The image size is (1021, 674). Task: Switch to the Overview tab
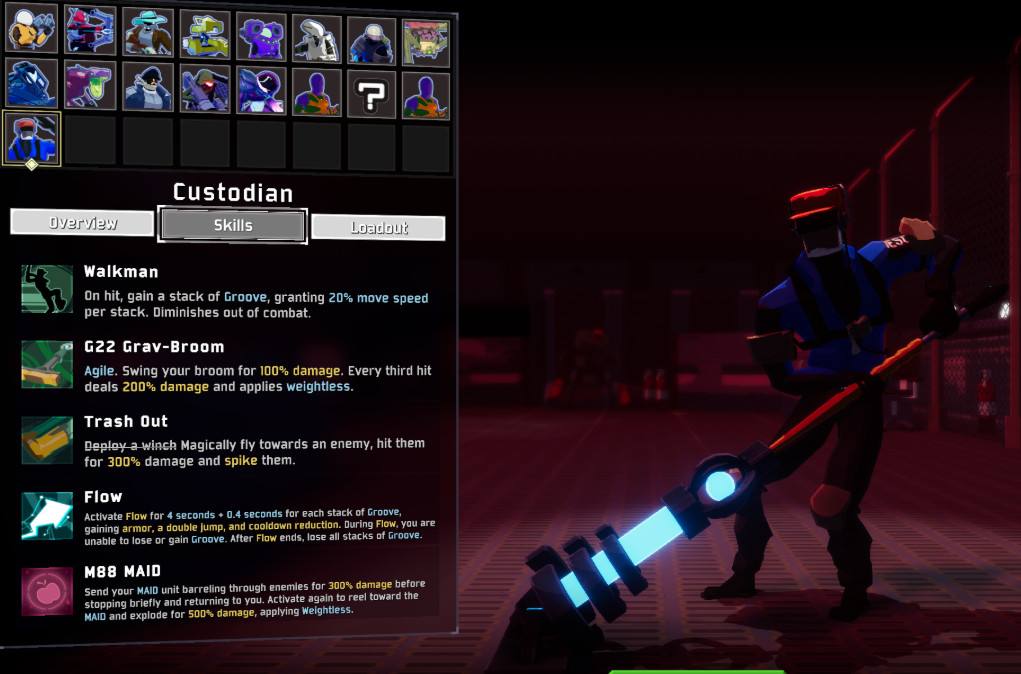point(83,223)
